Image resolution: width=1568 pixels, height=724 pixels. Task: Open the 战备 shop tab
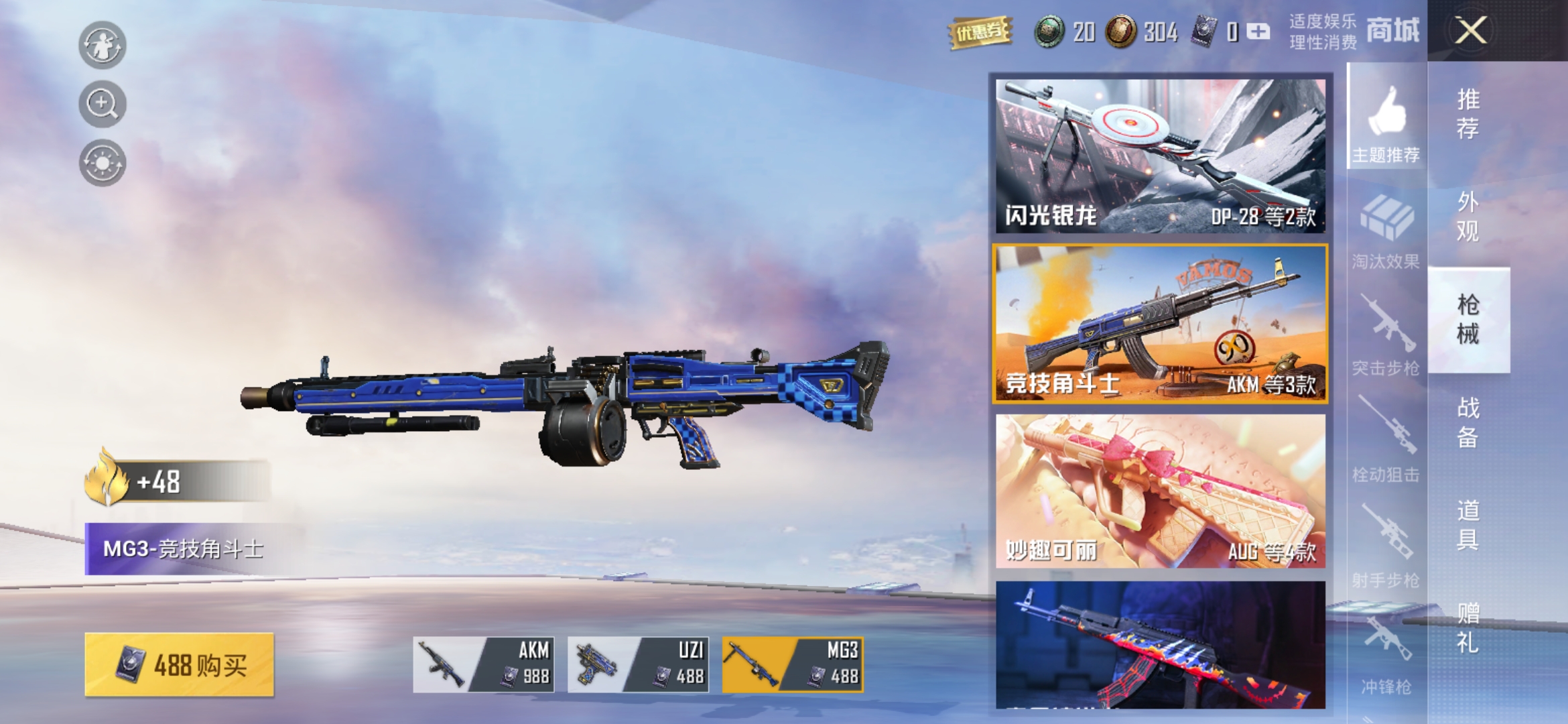(x=1468, y=422)
